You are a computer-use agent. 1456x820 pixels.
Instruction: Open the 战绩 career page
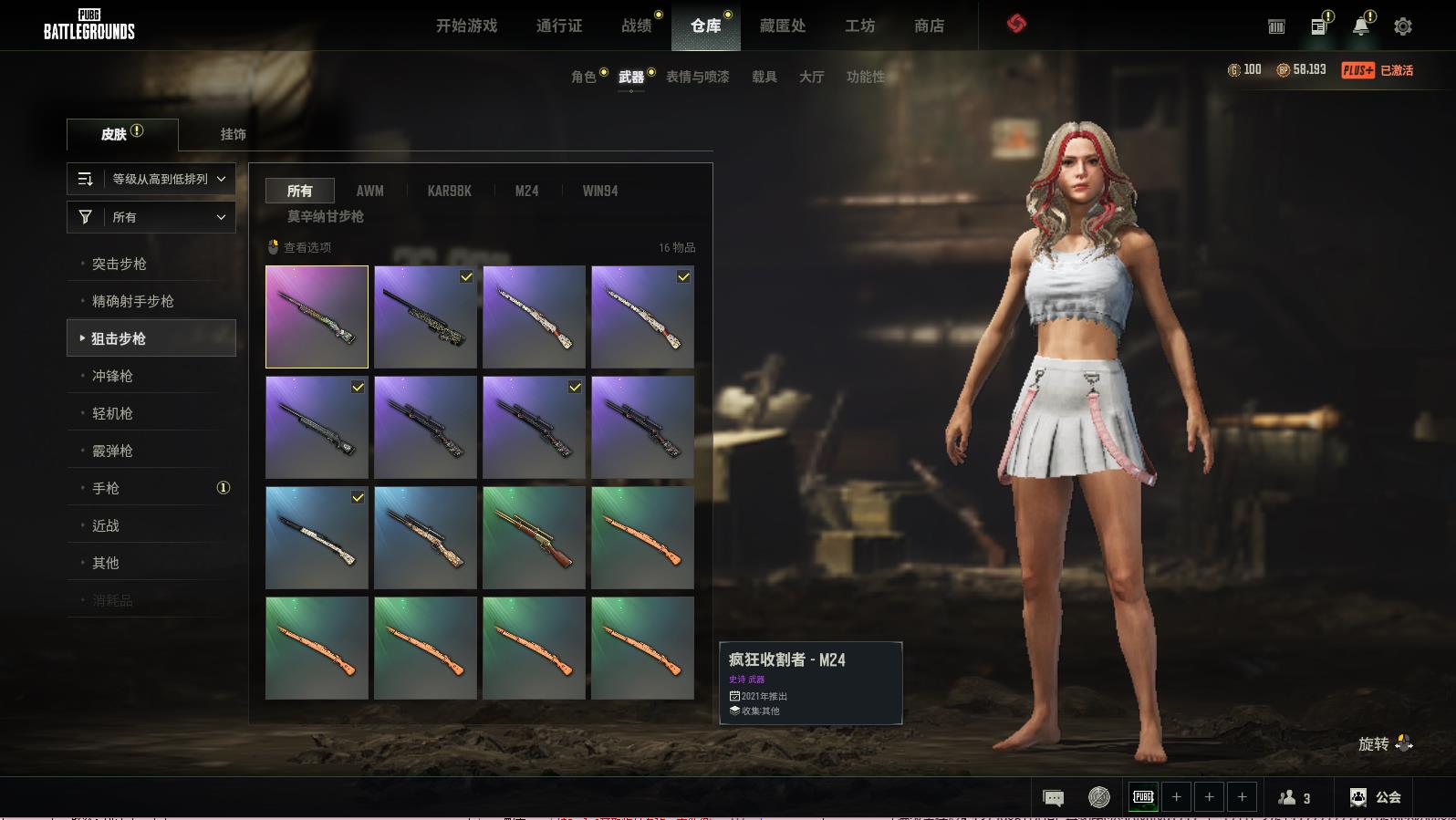pos(636,26)
